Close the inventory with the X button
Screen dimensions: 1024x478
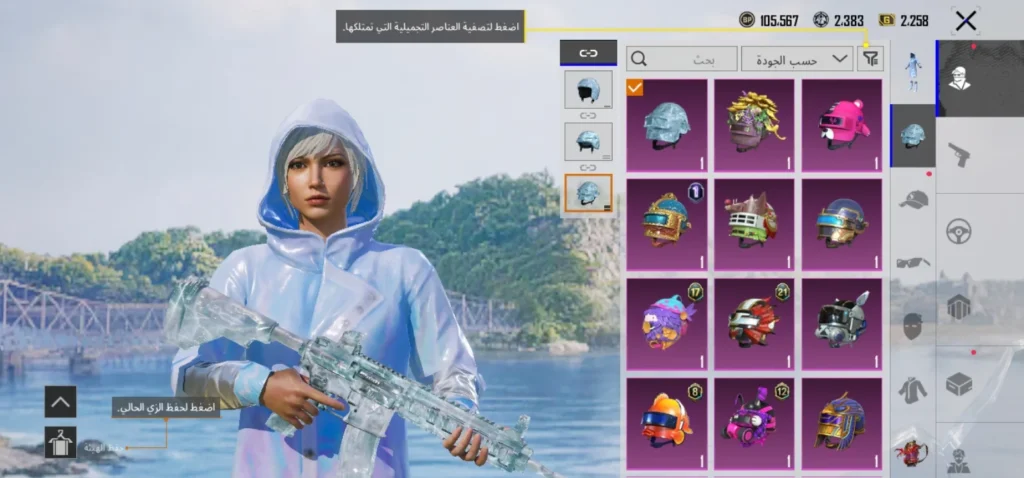pyautogui.click(x=965, y=20)
